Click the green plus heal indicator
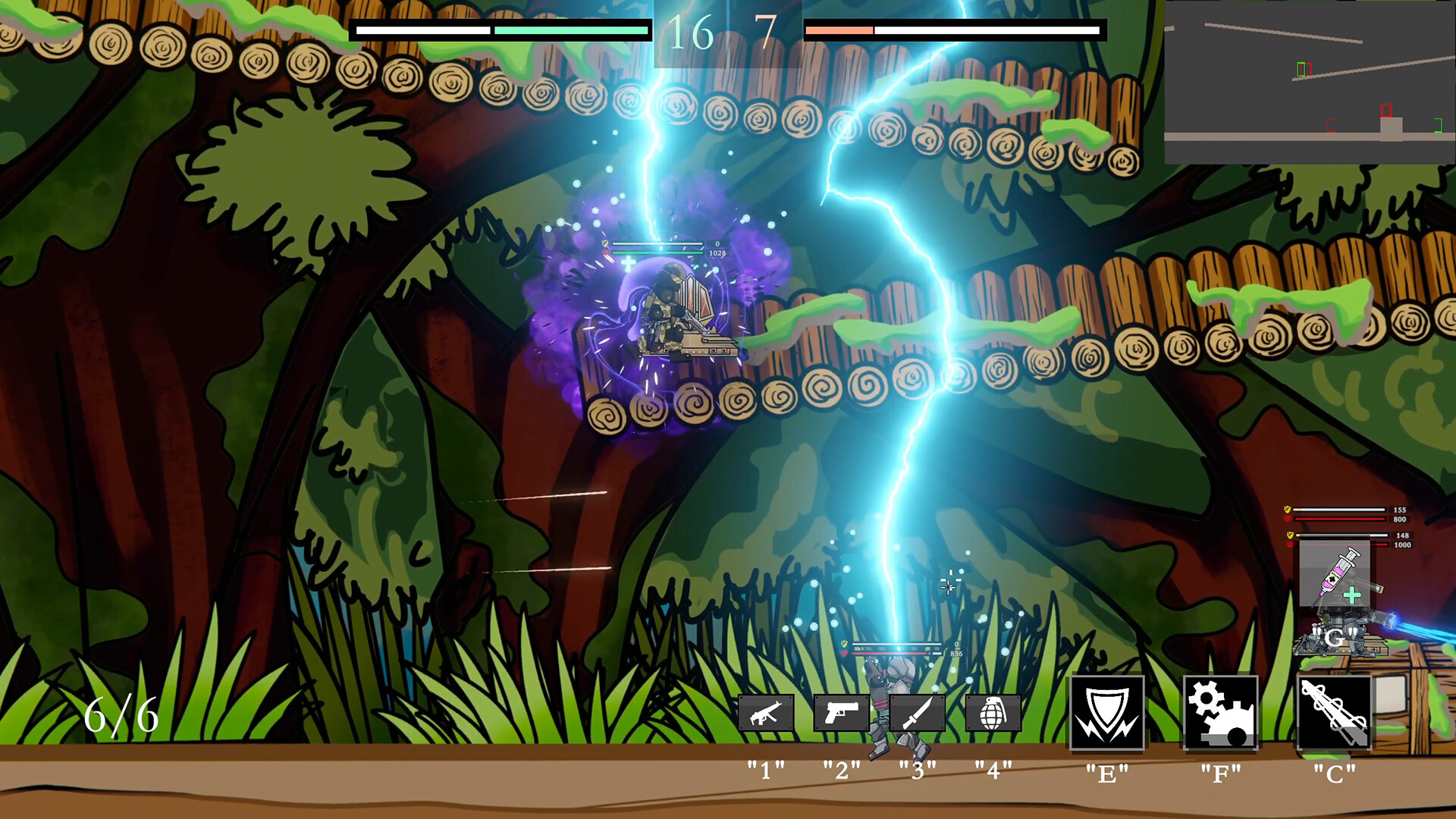This screenshot has width=1456, height=819. (1352, 595)
